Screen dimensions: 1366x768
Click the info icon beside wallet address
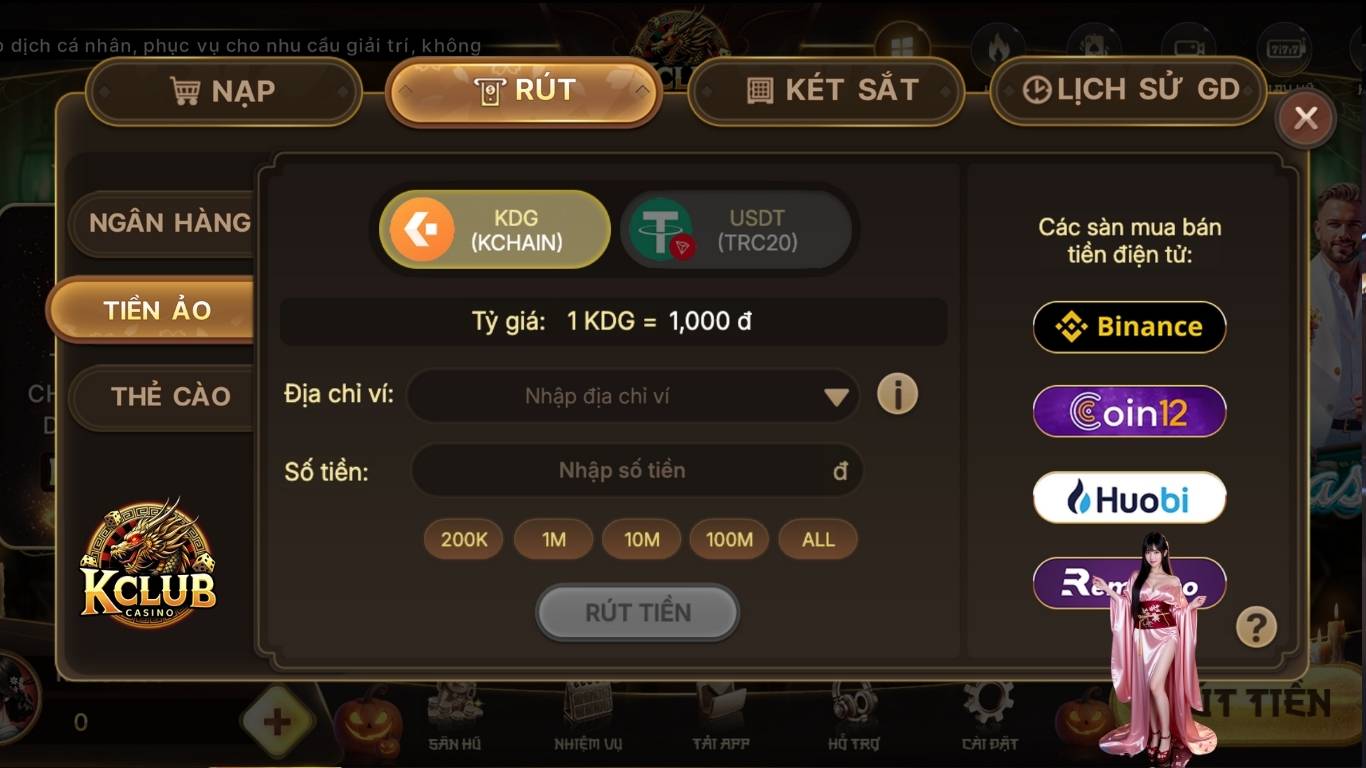pyautogui.click(x=897, y=395)
